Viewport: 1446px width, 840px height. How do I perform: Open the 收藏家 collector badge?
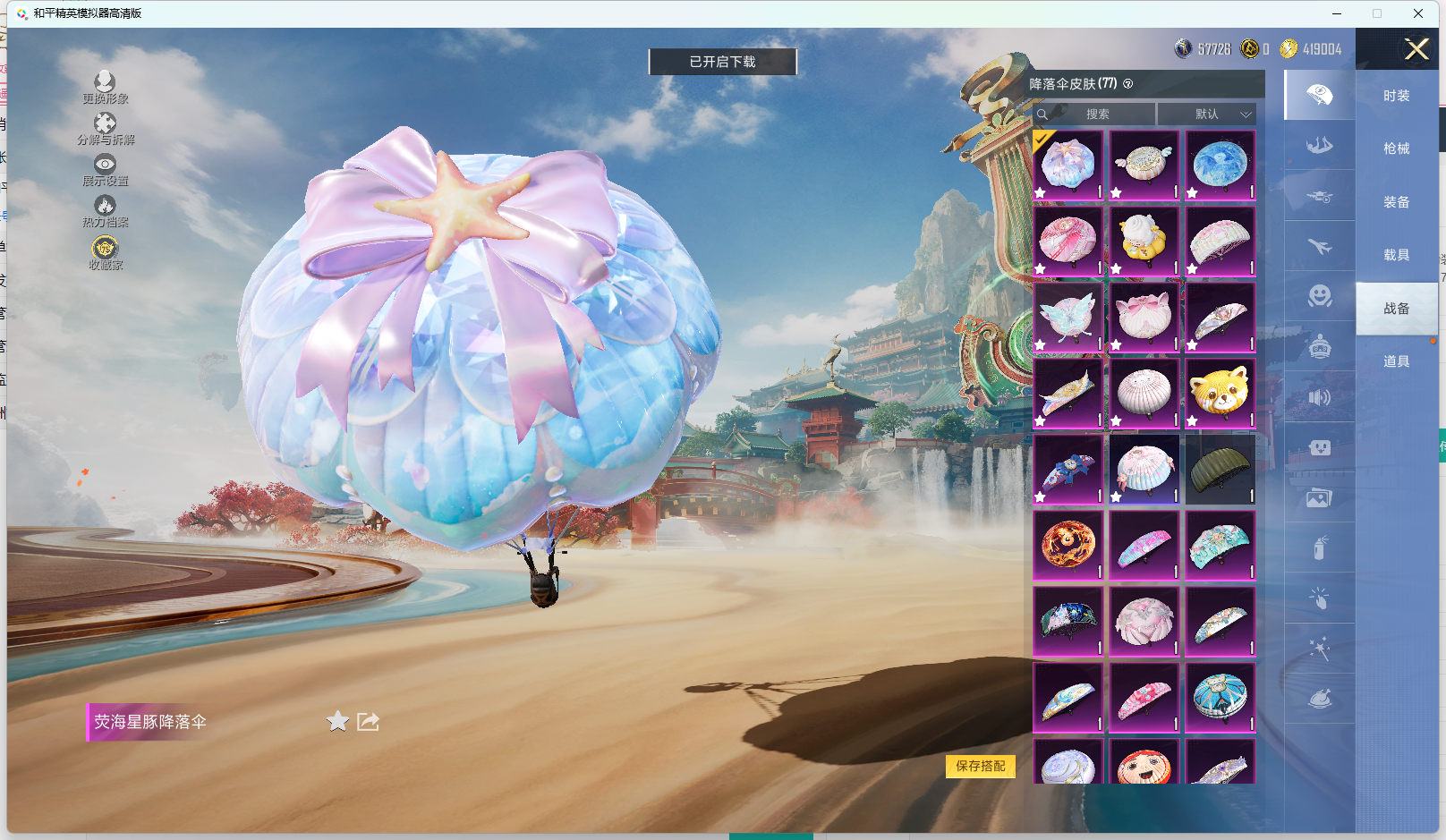tap(105, 253)
